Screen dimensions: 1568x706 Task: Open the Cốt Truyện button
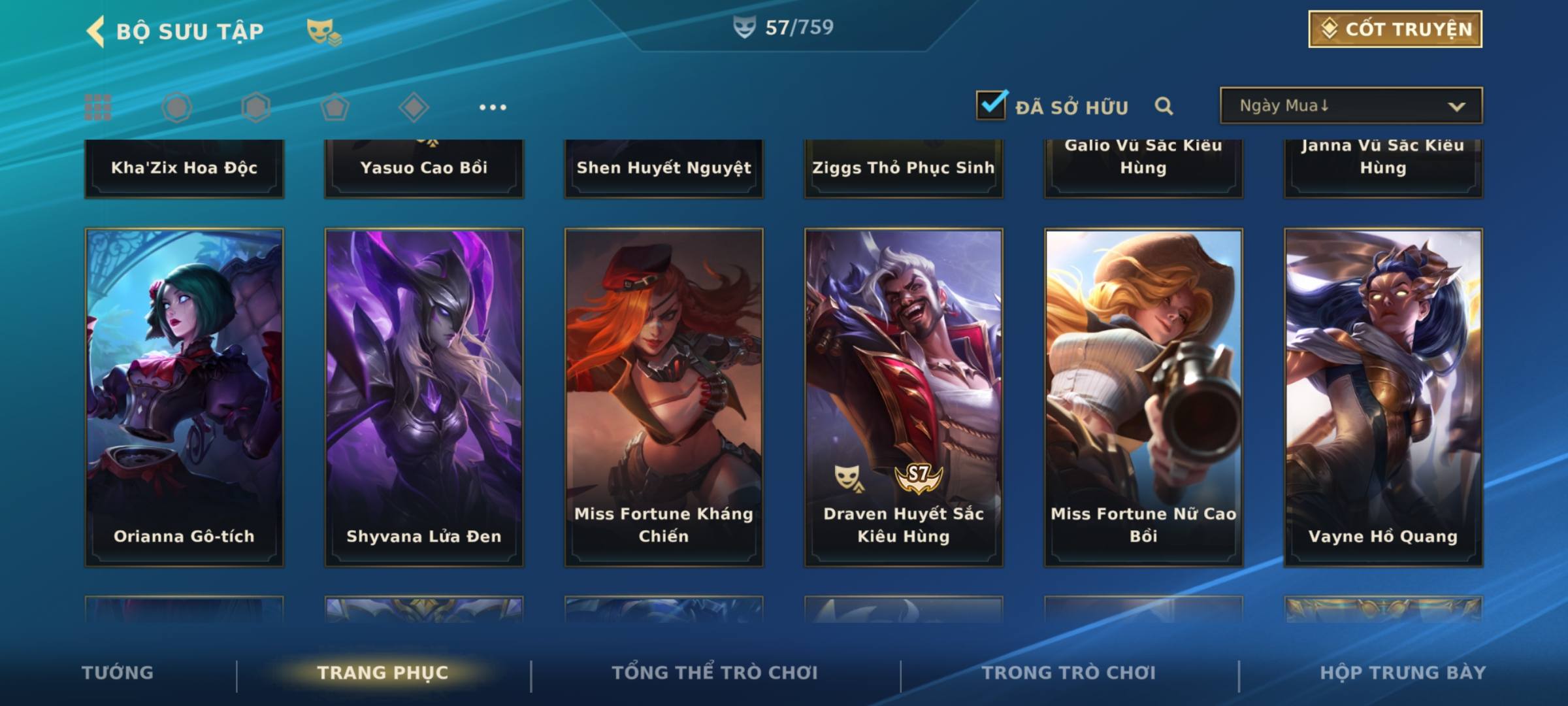(1395, 29)
